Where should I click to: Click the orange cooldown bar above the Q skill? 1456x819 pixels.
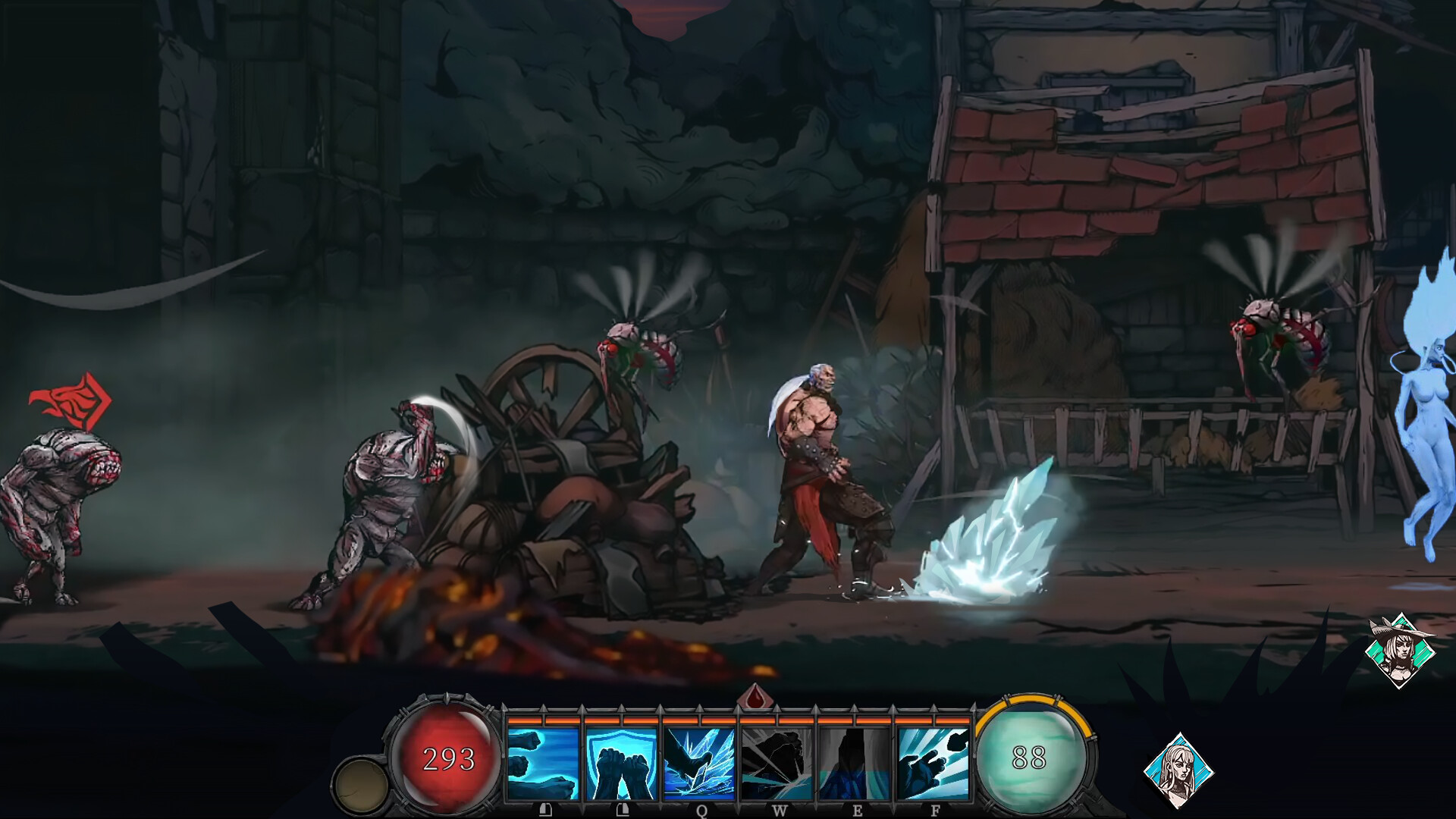coord(698,719)
